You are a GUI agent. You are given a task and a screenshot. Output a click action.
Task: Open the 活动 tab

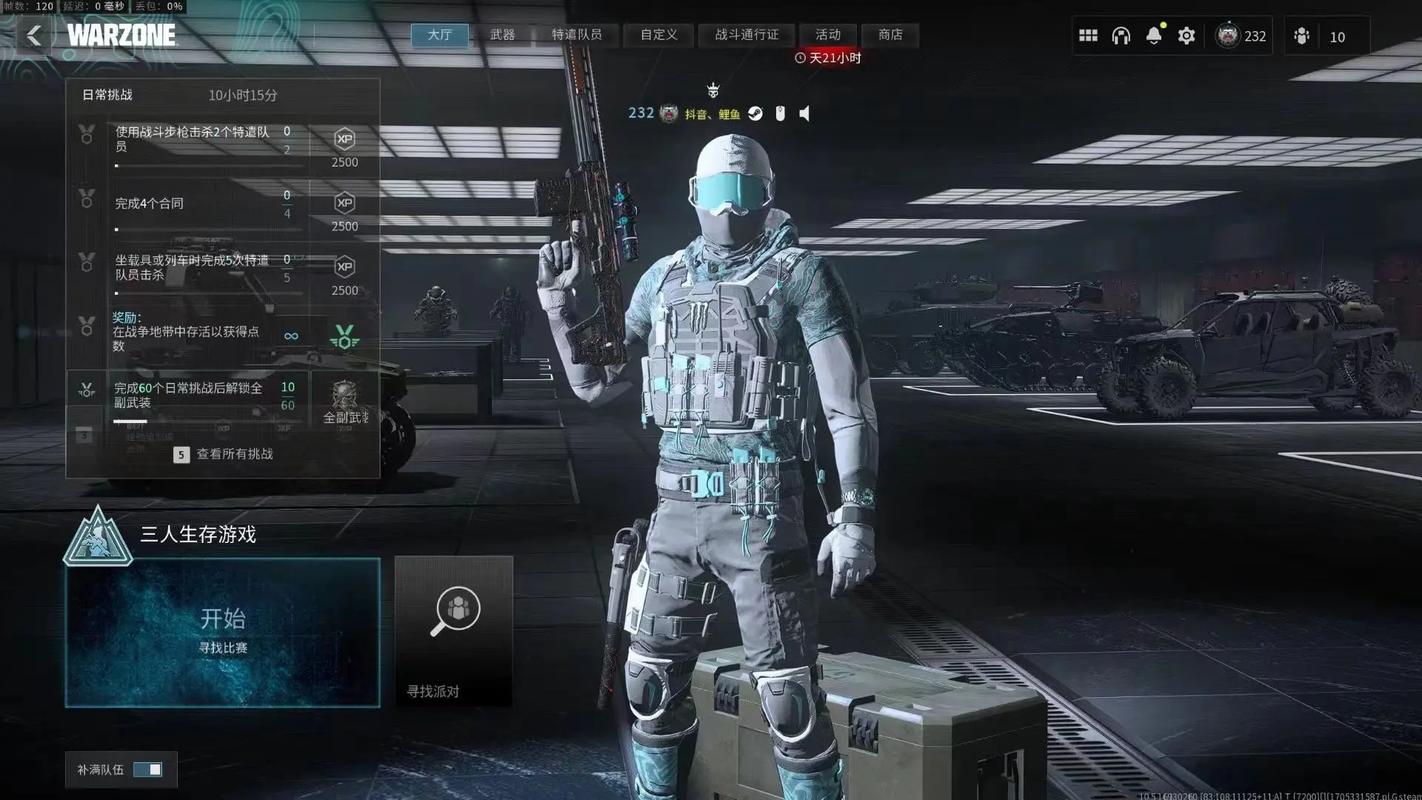click(828, 35)
